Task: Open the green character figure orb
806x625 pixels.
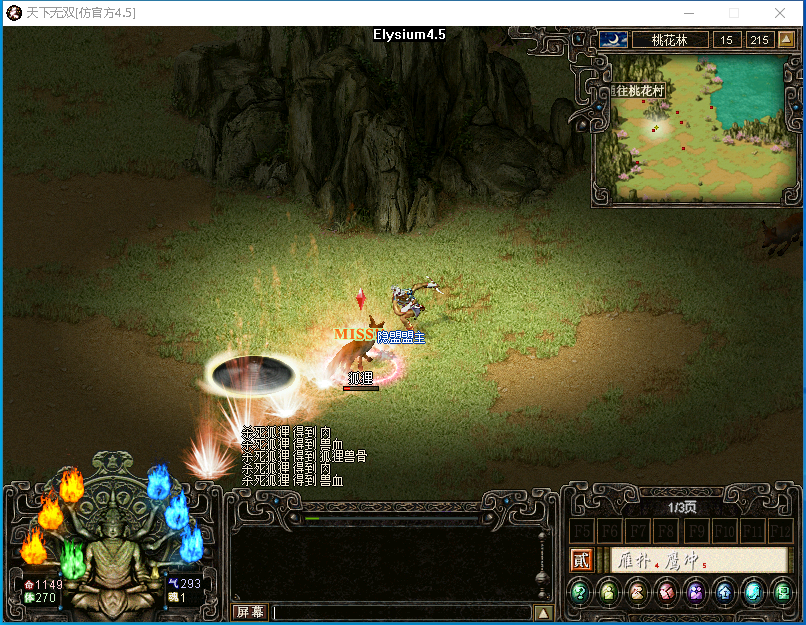Action: [608, 591]
